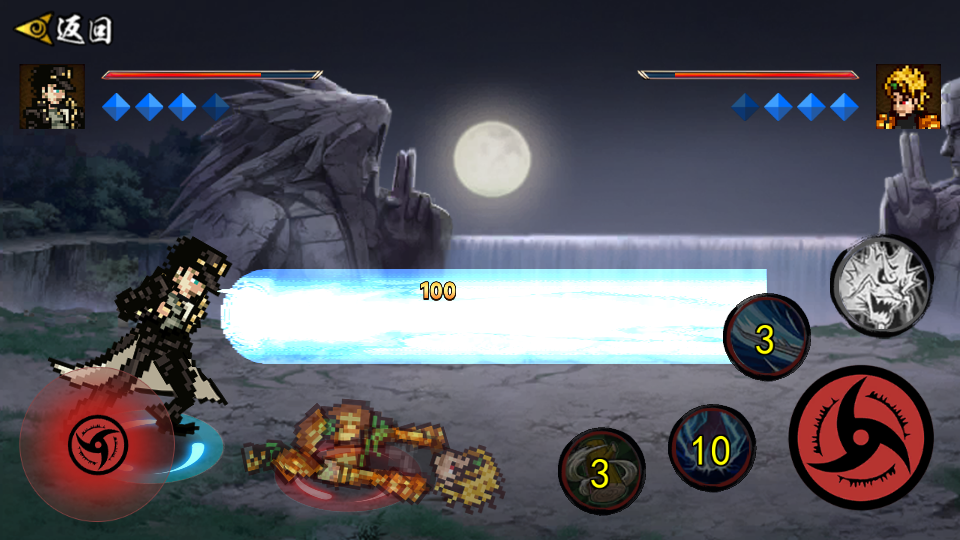
Task: Use the blue skill showing cooldown 10
Action: (x=711, y=449)
